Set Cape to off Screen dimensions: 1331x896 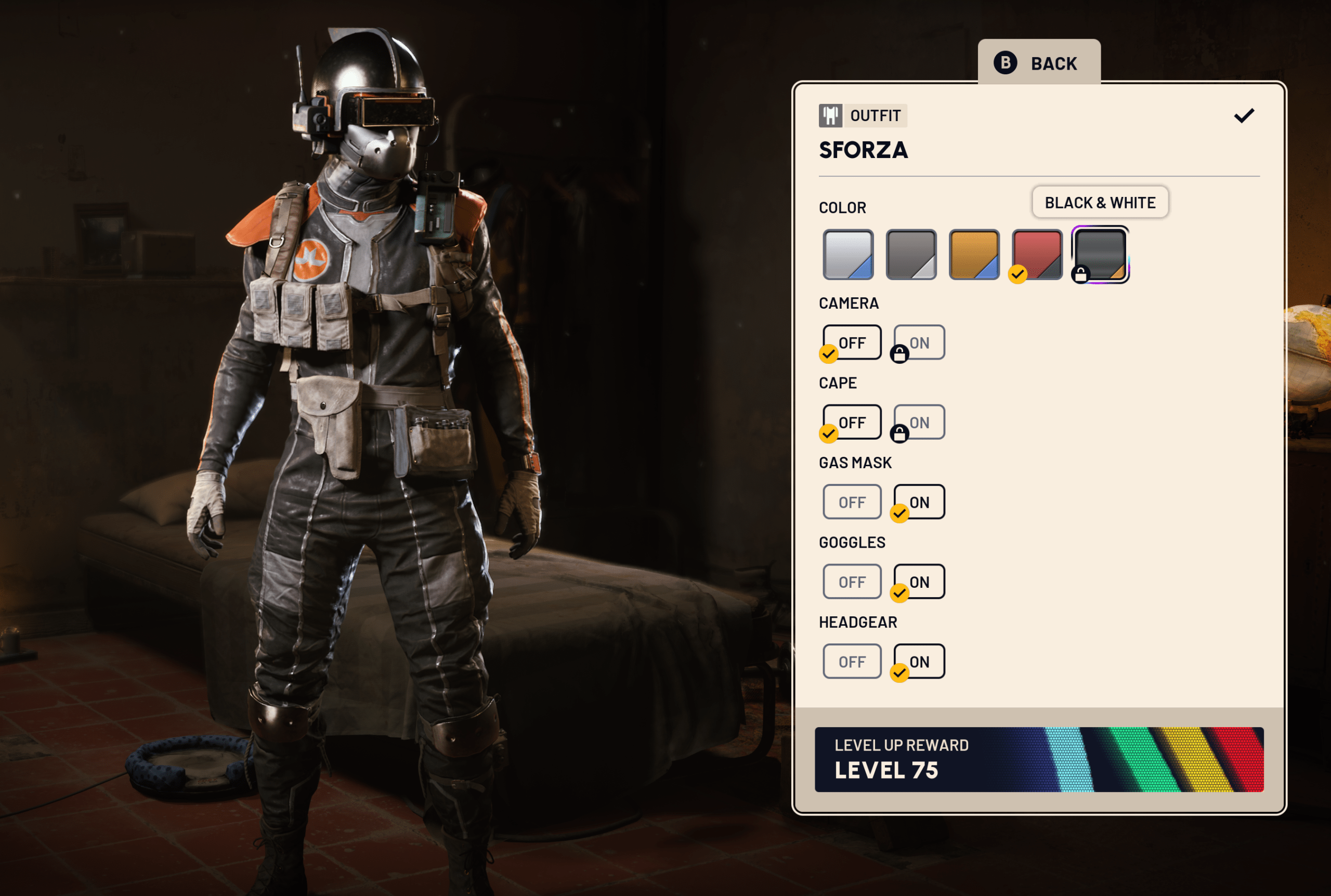852,423
